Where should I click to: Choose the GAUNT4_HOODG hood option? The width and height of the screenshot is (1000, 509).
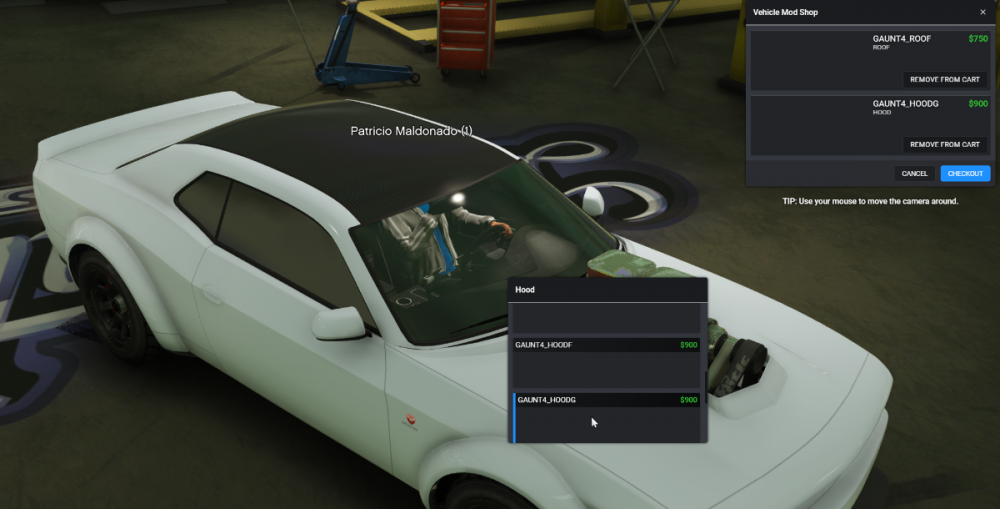click(607, 417)
